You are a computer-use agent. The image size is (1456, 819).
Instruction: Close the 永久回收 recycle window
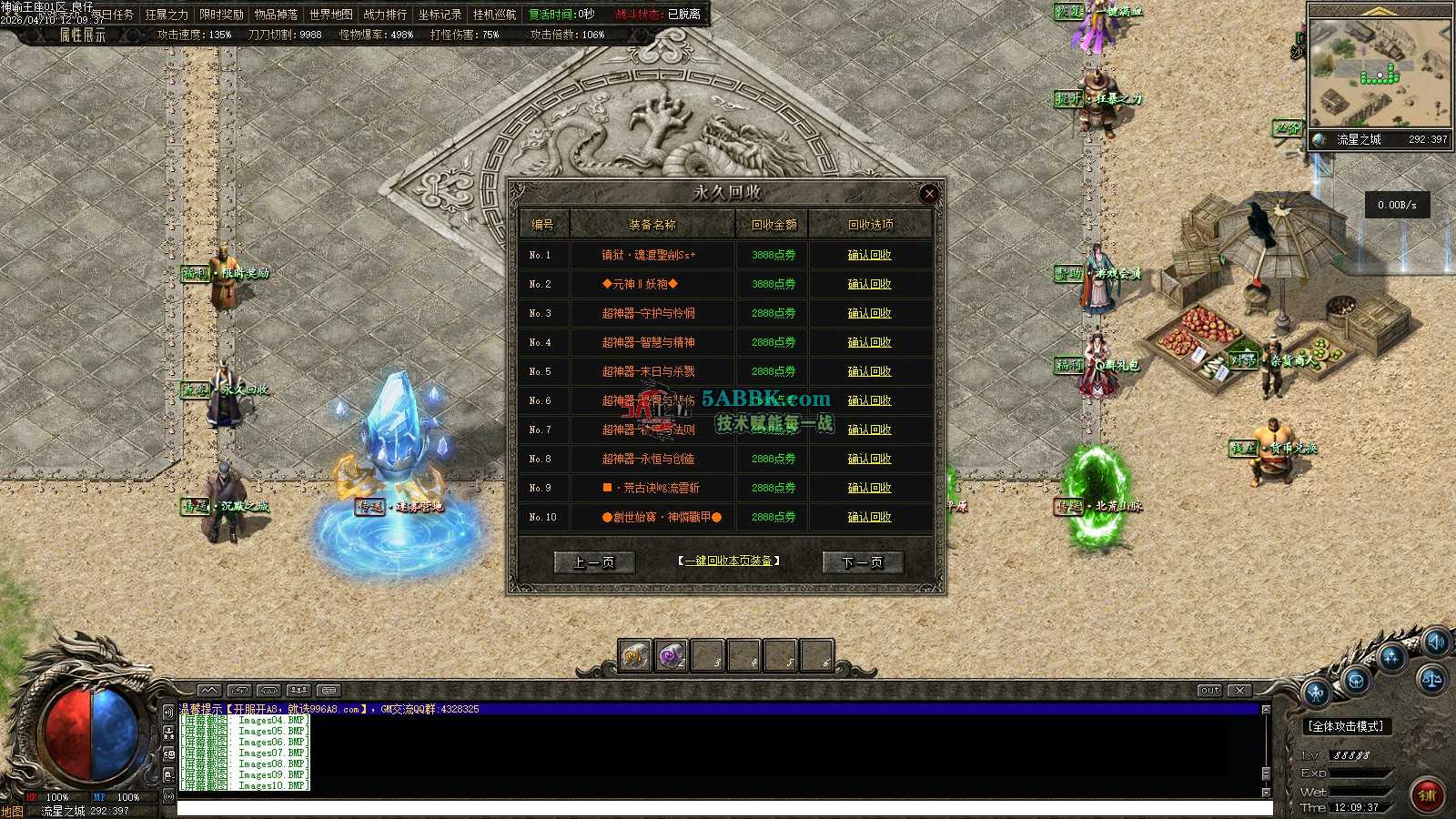coord(928,193)
